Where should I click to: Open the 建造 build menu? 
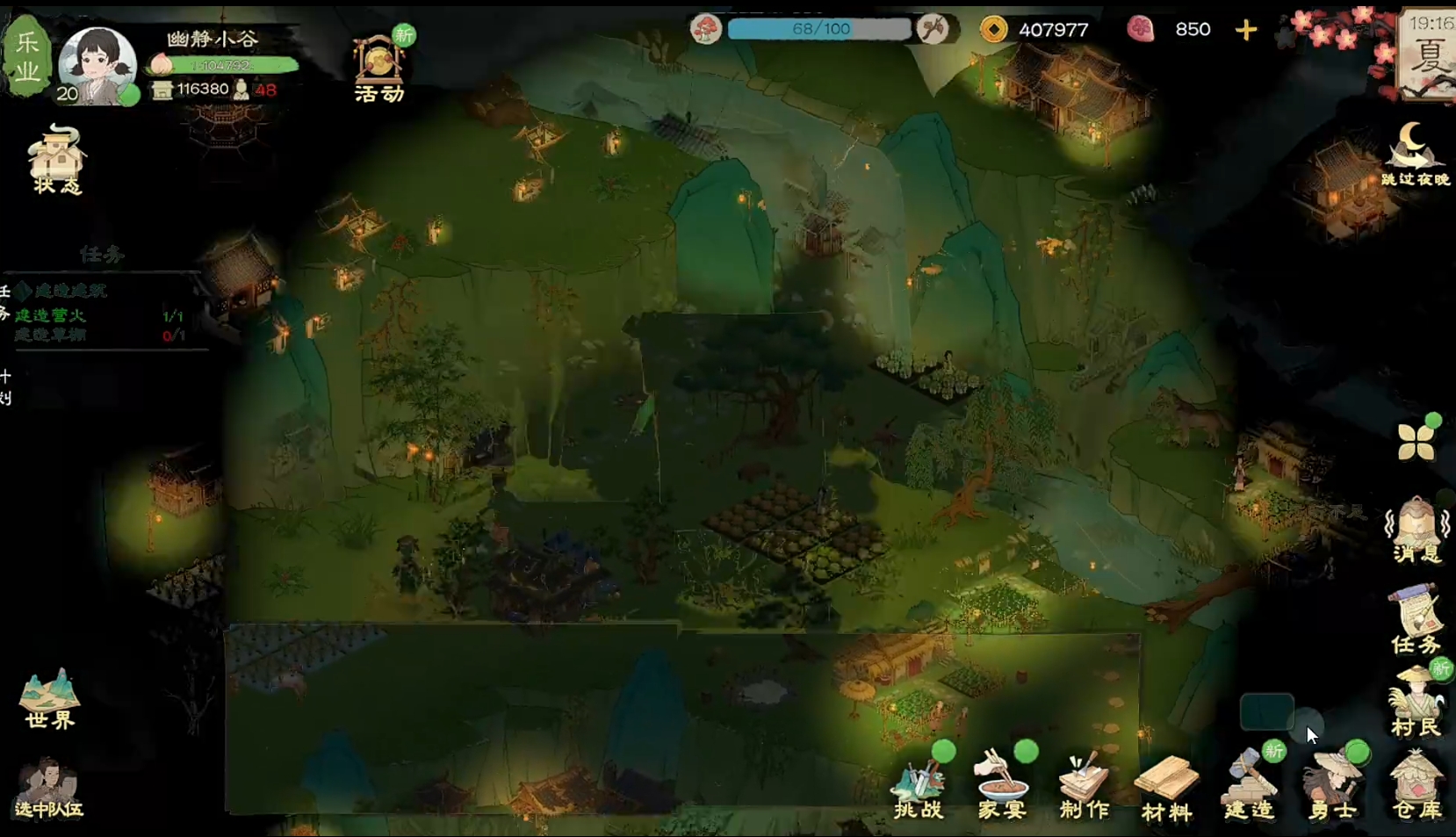coord(1249,785)
